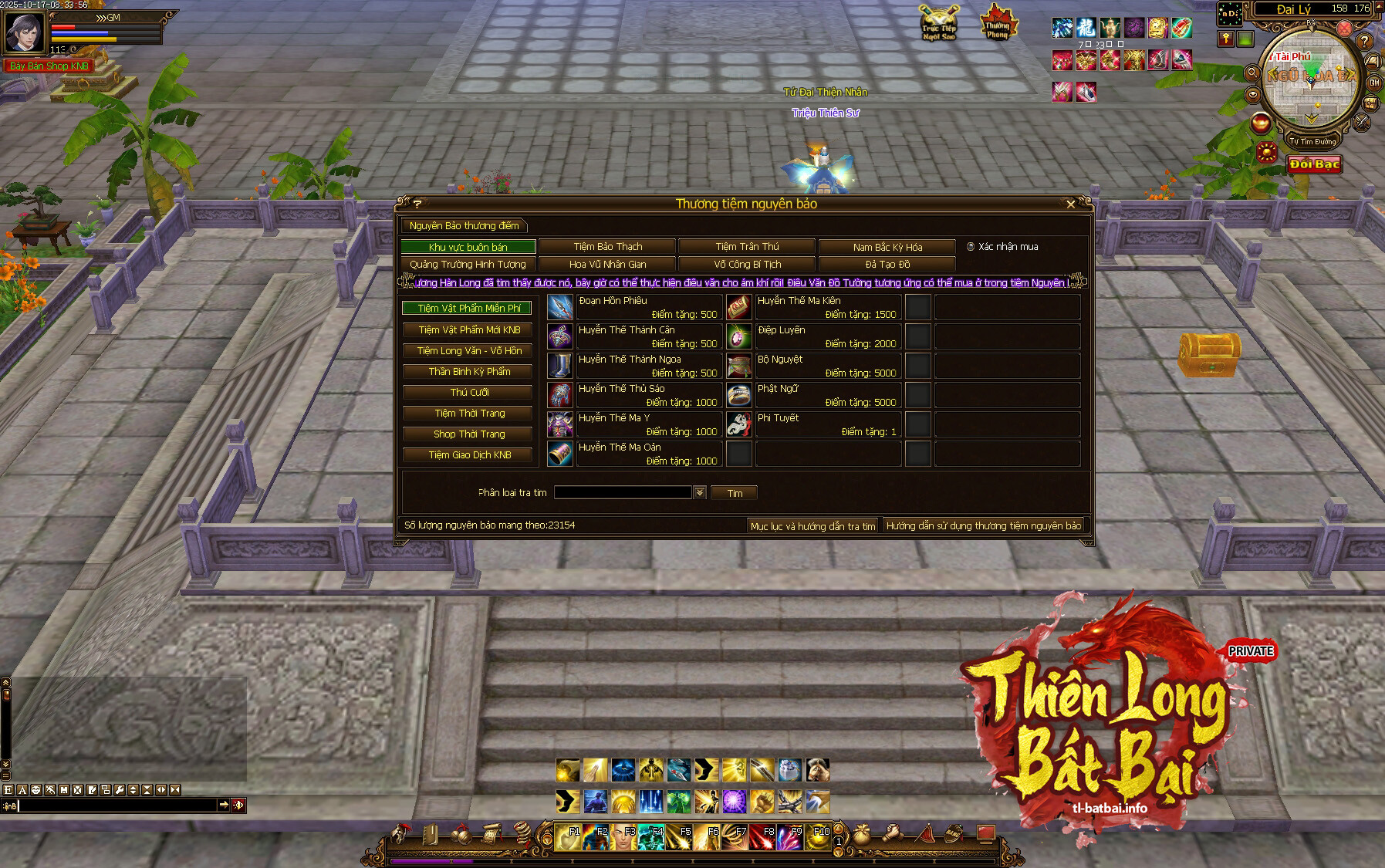Pick the Điệp Luyến item icon
1385x868 pixels.
coord(739,336)
